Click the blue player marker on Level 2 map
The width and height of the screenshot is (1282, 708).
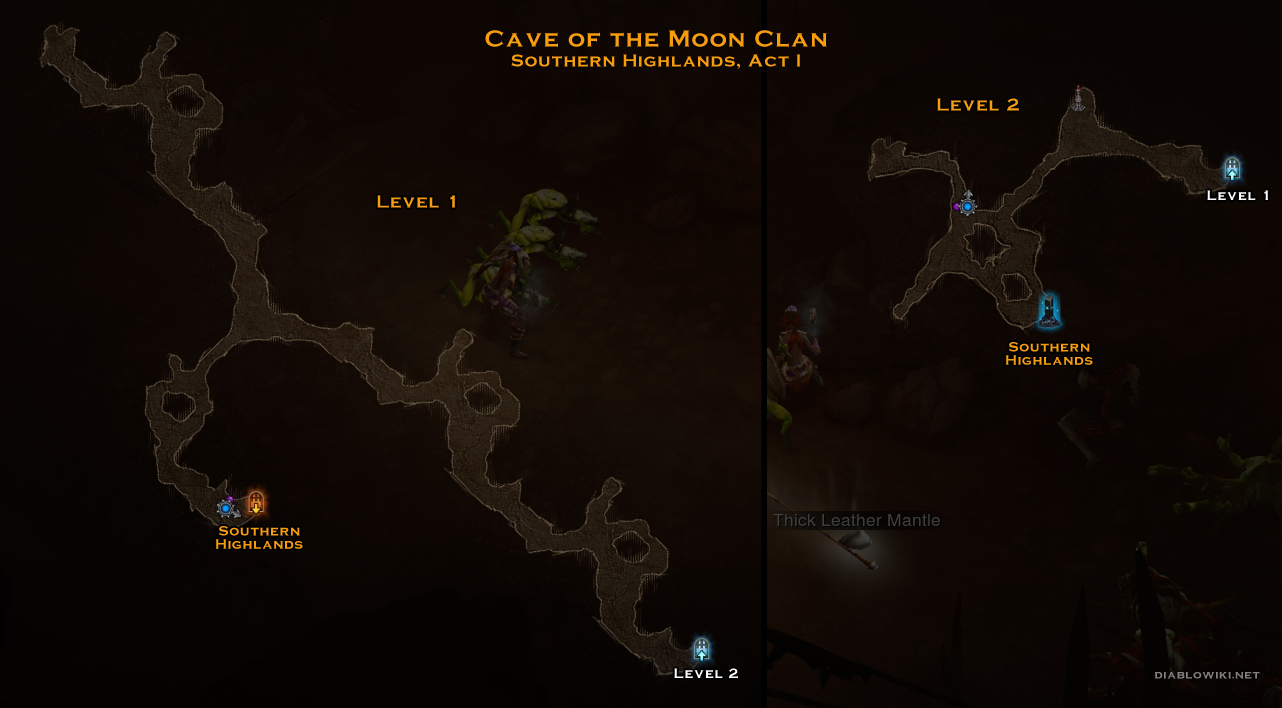[967, 206]
